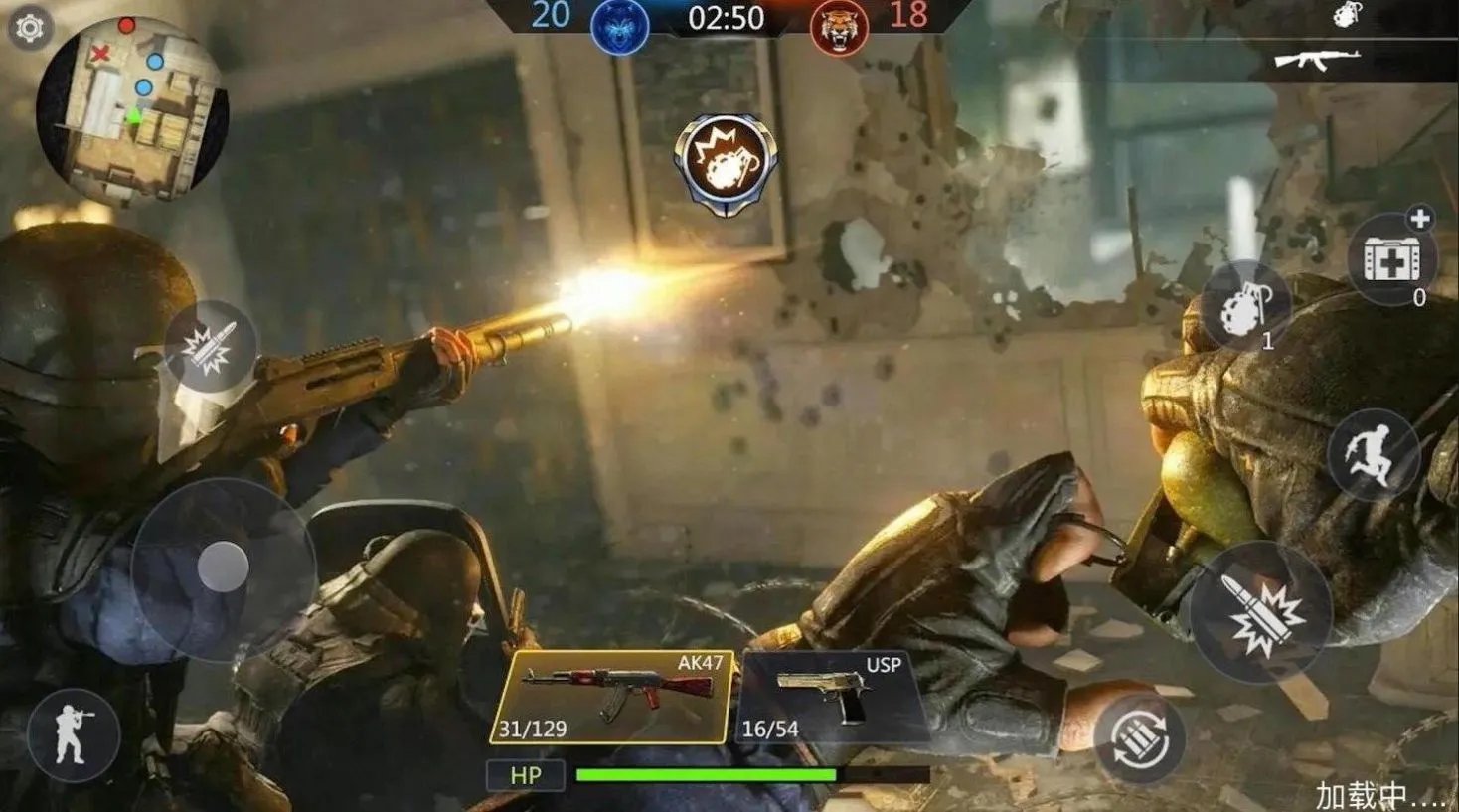The image size is (1459, 812).
Task: Click the movement joystick knob
Action: [x=224, y=568]
